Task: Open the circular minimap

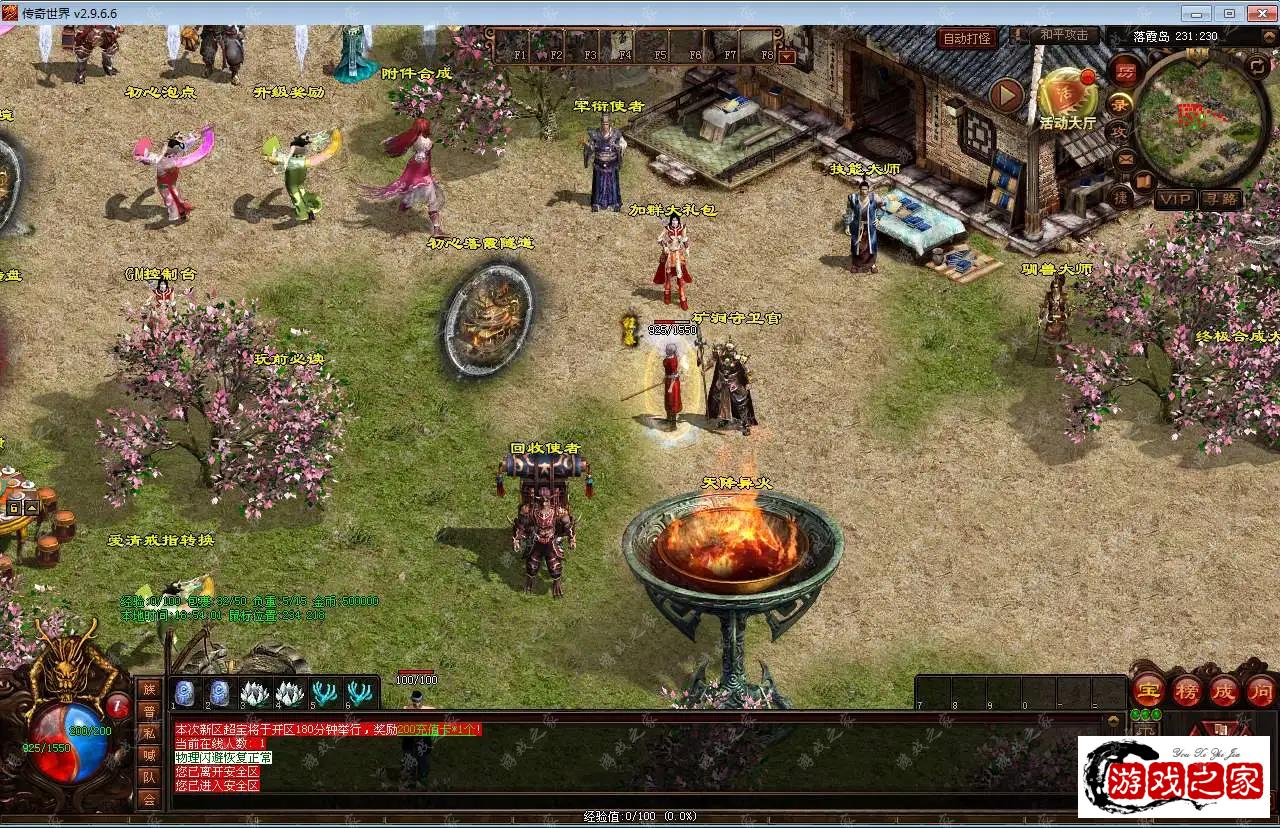Action: (1203, 118)
